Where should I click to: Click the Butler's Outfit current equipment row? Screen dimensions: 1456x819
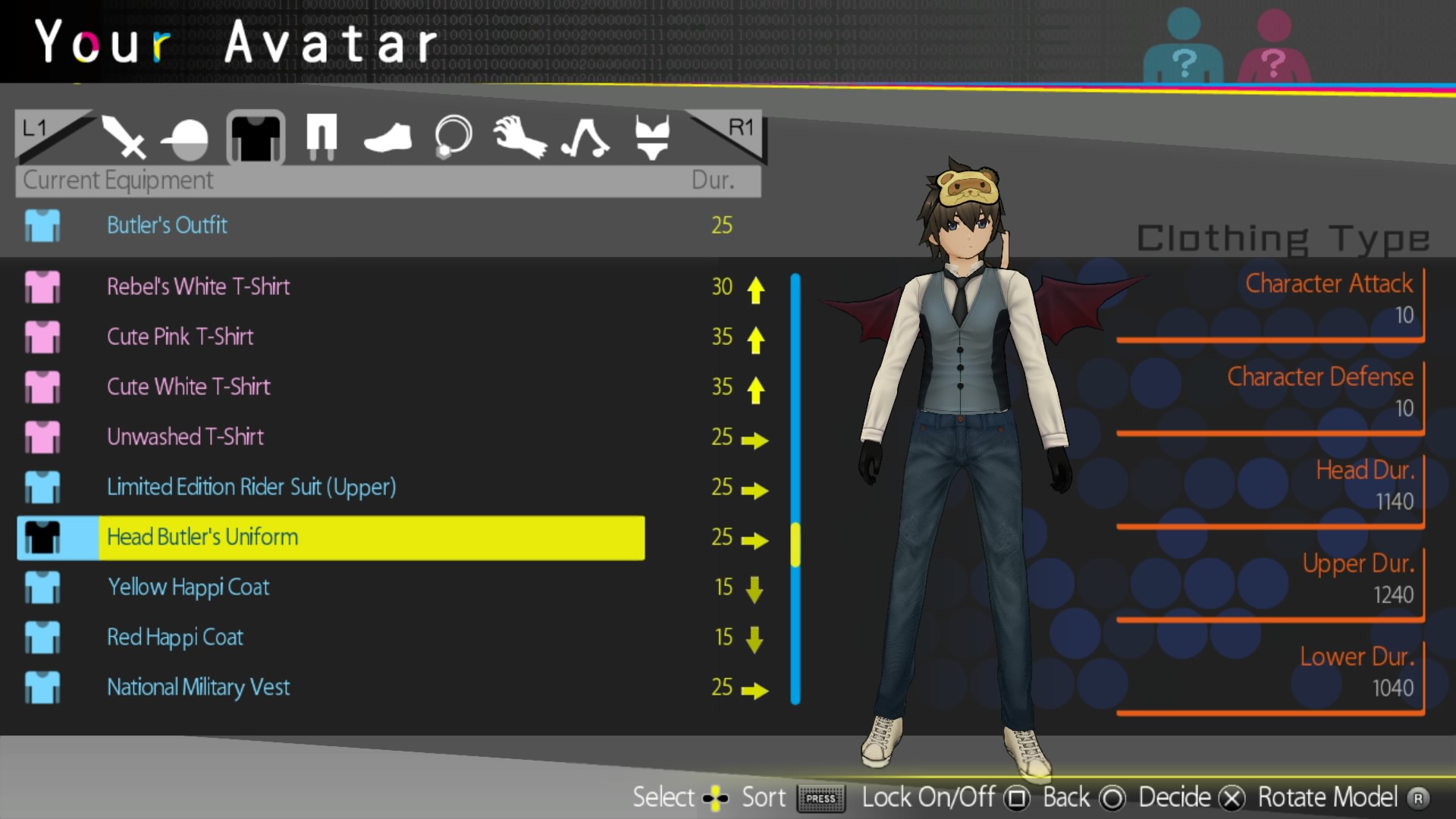point(167,225)
